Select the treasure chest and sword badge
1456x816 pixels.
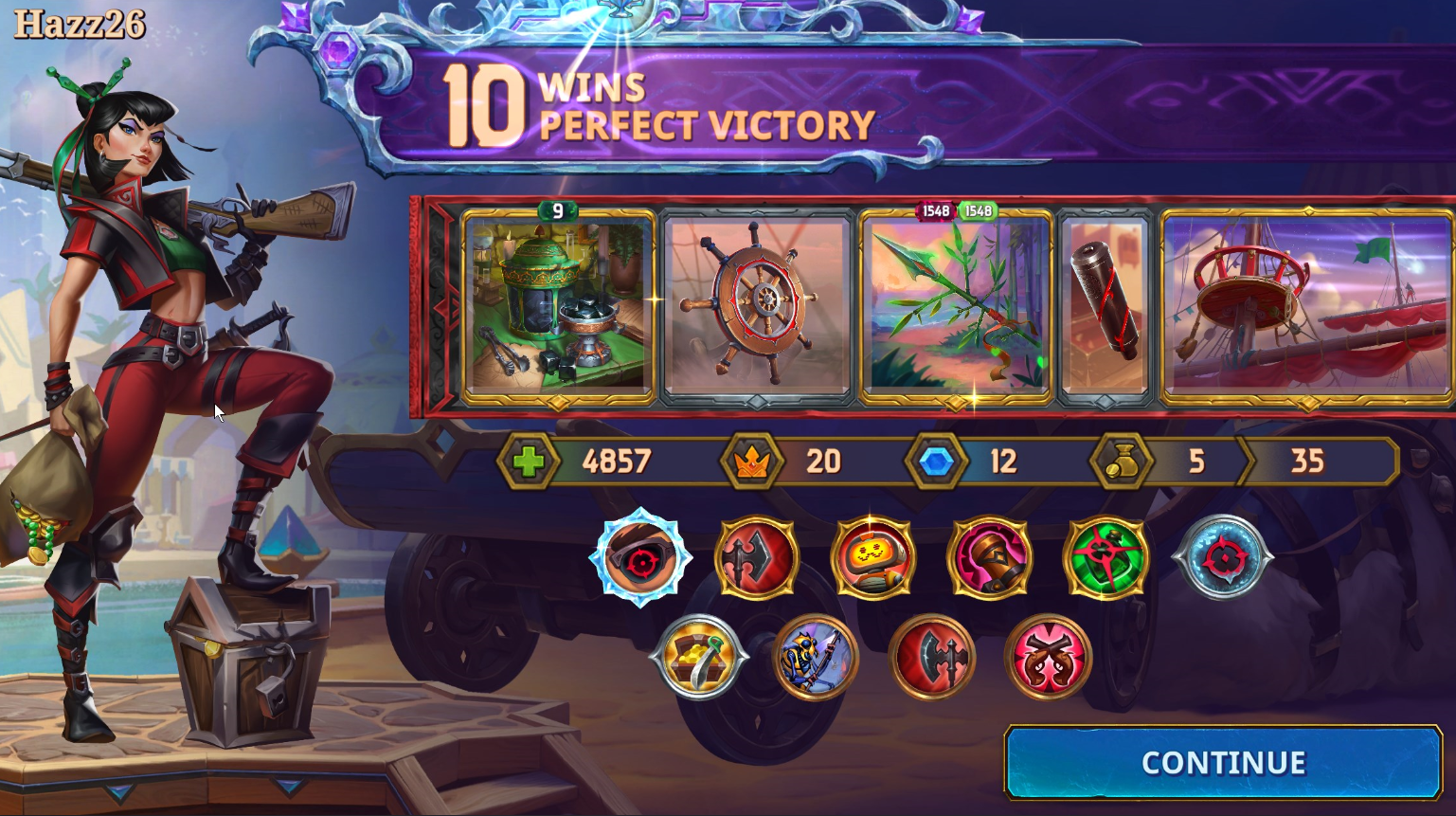click(x=698, y=658)
